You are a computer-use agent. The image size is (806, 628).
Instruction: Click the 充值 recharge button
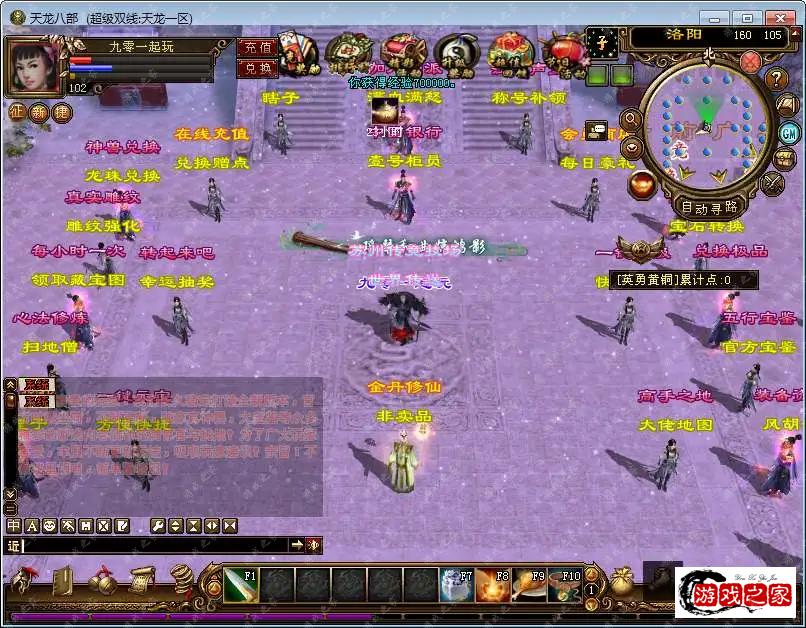257,49
